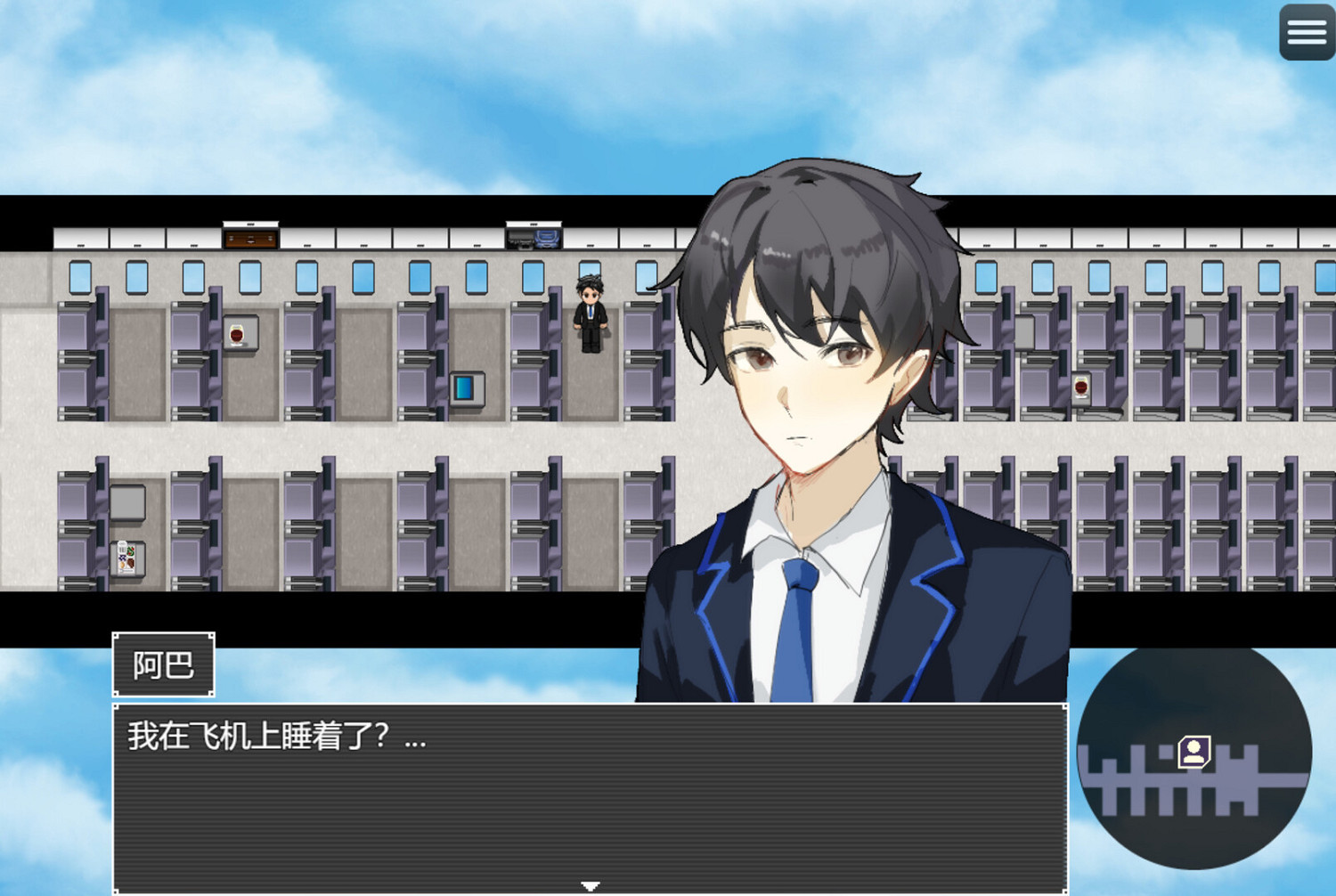
Task: Click the player position icon on the minimap
Action: point(1193,751)
